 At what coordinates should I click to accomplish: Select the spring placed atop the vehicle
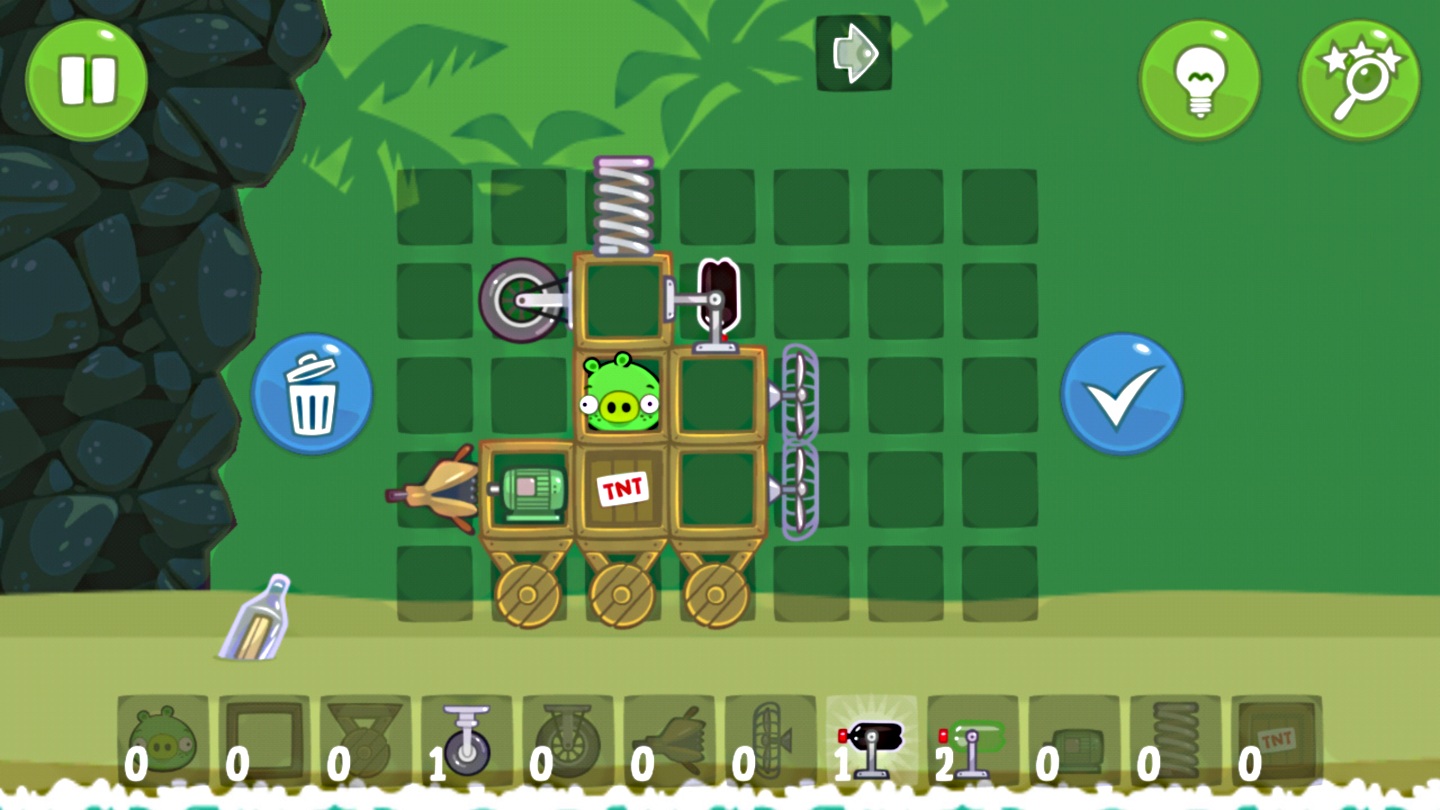pyautogui.click(x=623, y=206)
